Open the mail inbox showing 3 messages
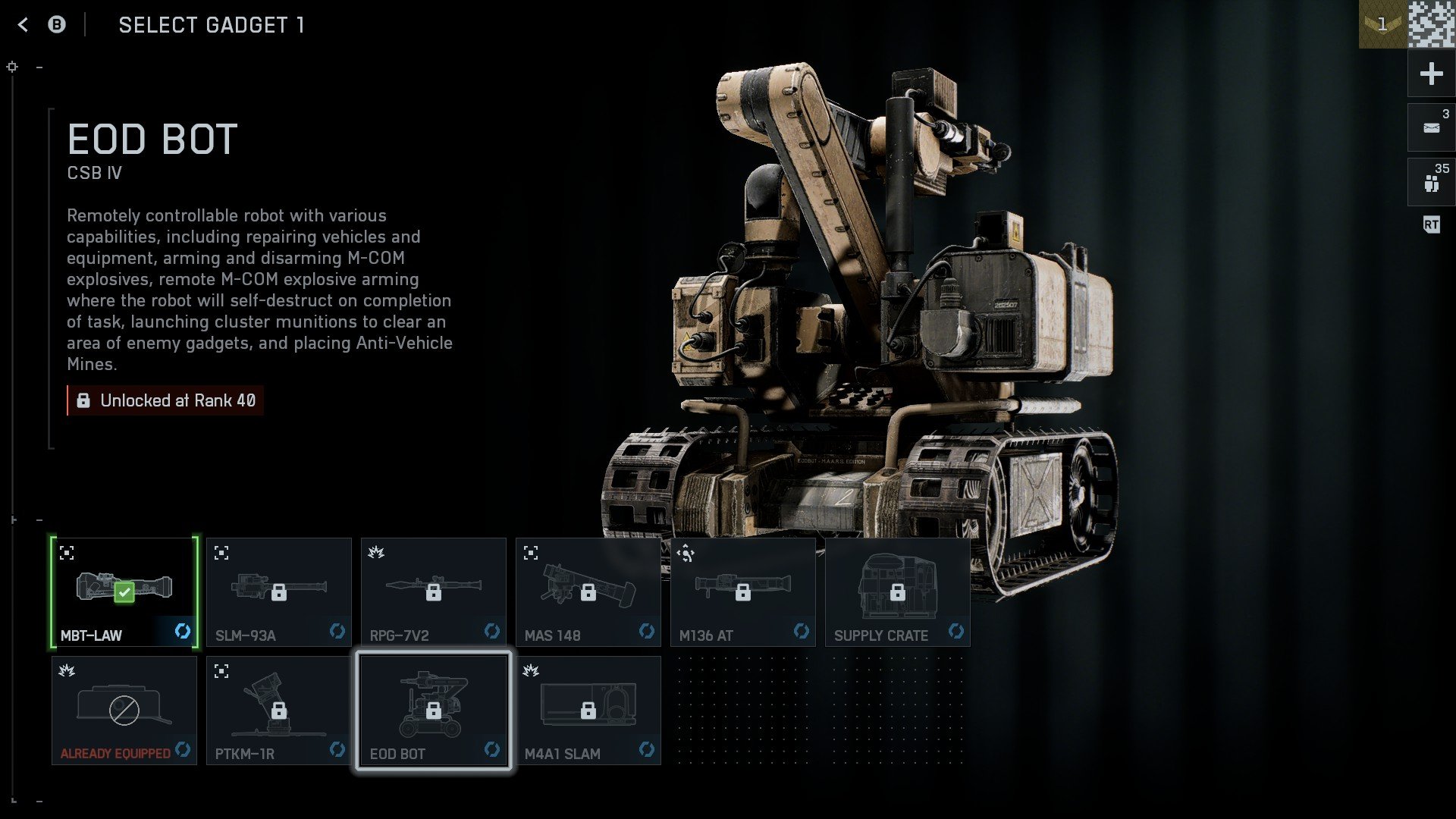Image resolution: width=1456 pixels, height=819 pixels. [1430, 126]
